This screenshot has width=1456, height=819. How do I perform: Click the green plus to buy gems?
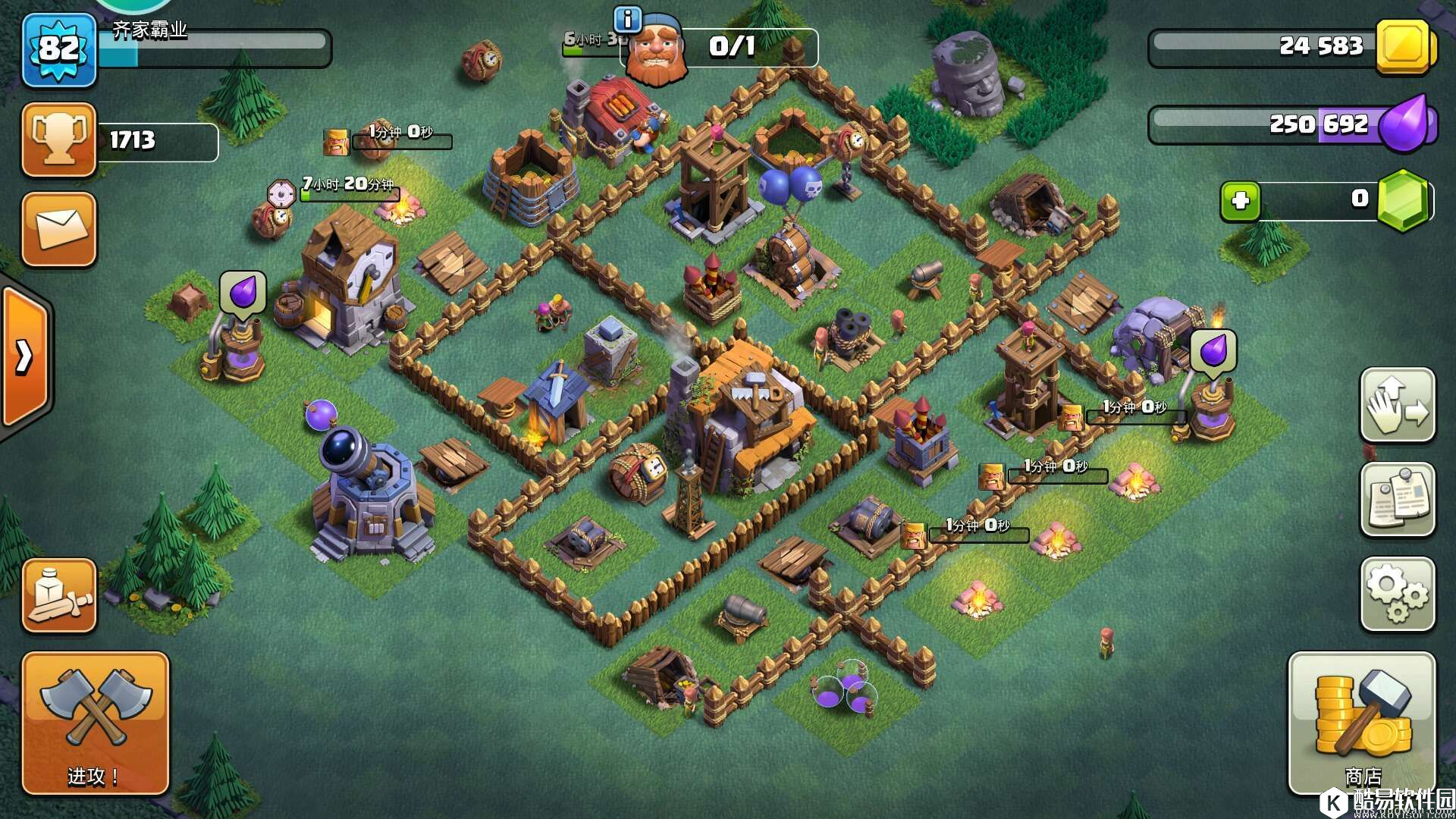(x=1240, y=201)
